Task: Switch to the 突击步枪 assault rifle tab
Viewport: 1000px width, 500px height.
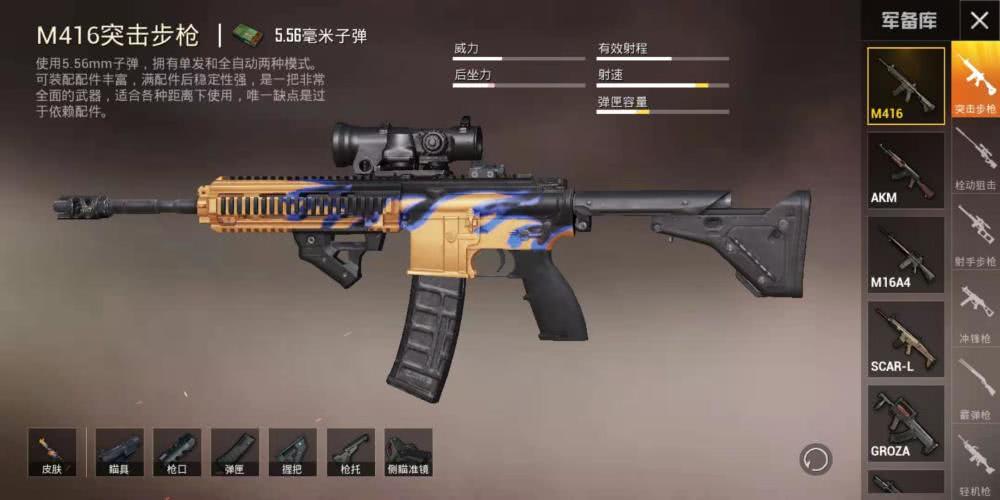Action: click(x=975, y=81)
